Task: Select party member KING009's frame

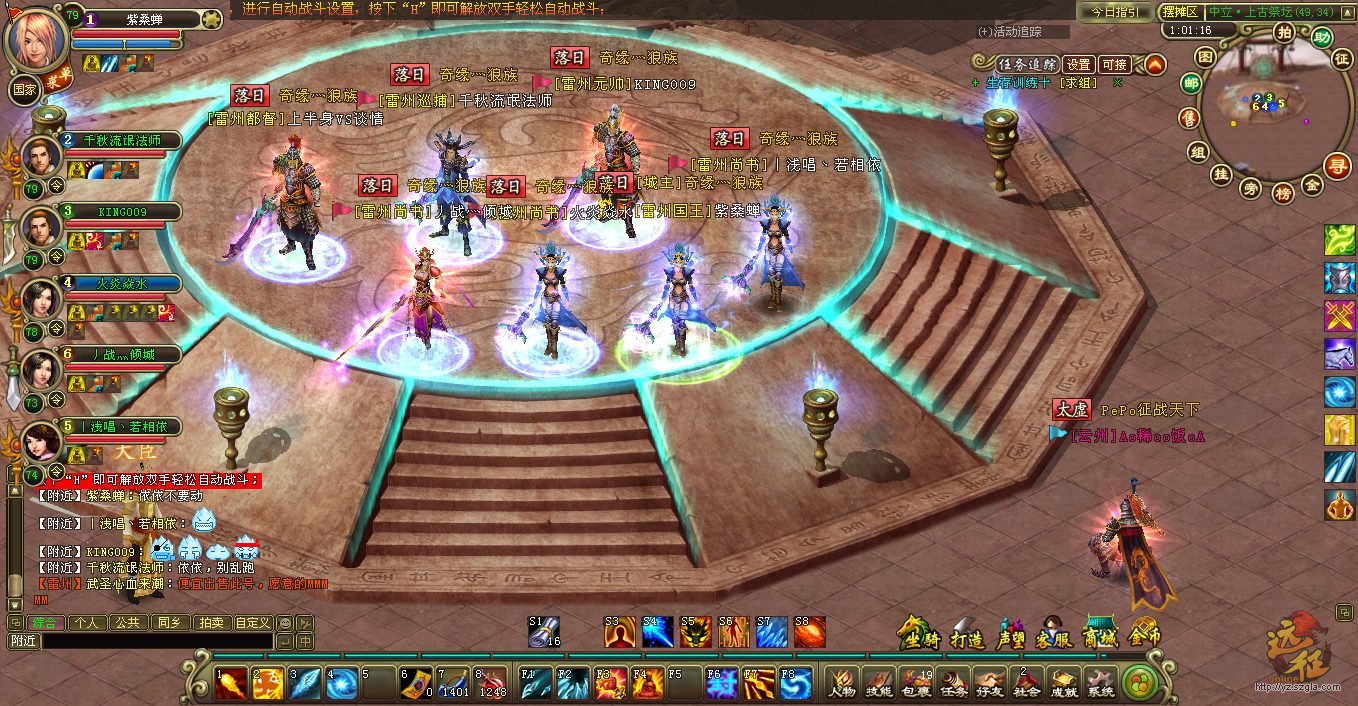Action: pos(120,212)
